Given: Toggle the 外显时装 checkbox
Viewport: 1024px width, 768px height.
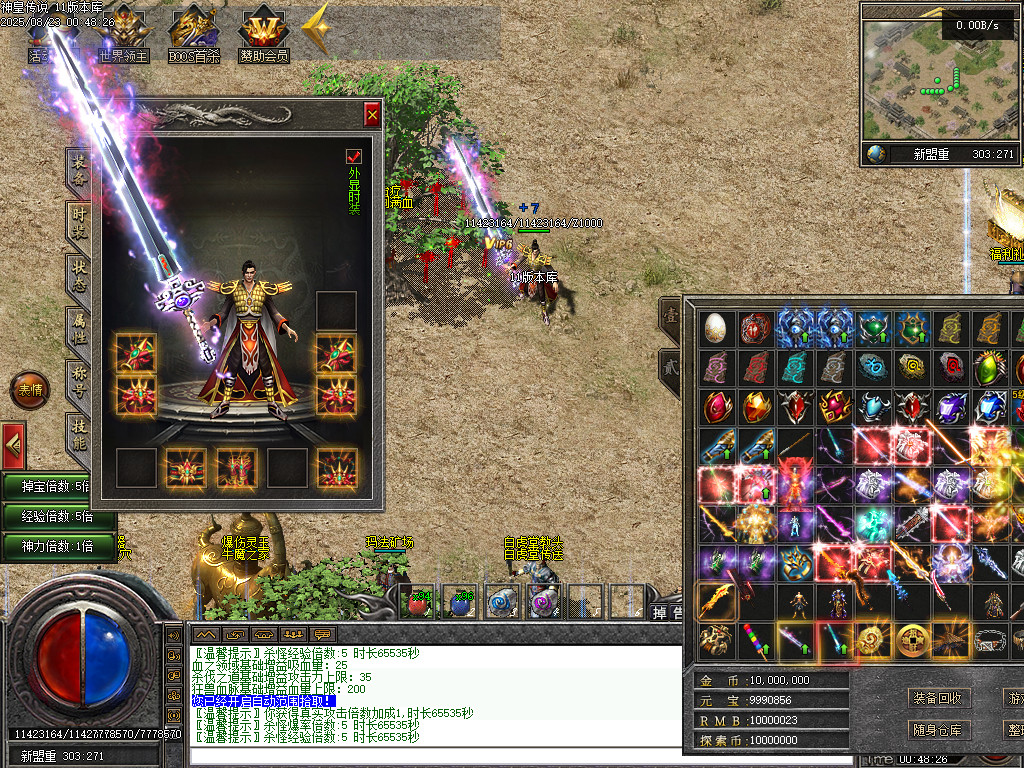Looking at the screenshot, I should (x=353, y=156).
